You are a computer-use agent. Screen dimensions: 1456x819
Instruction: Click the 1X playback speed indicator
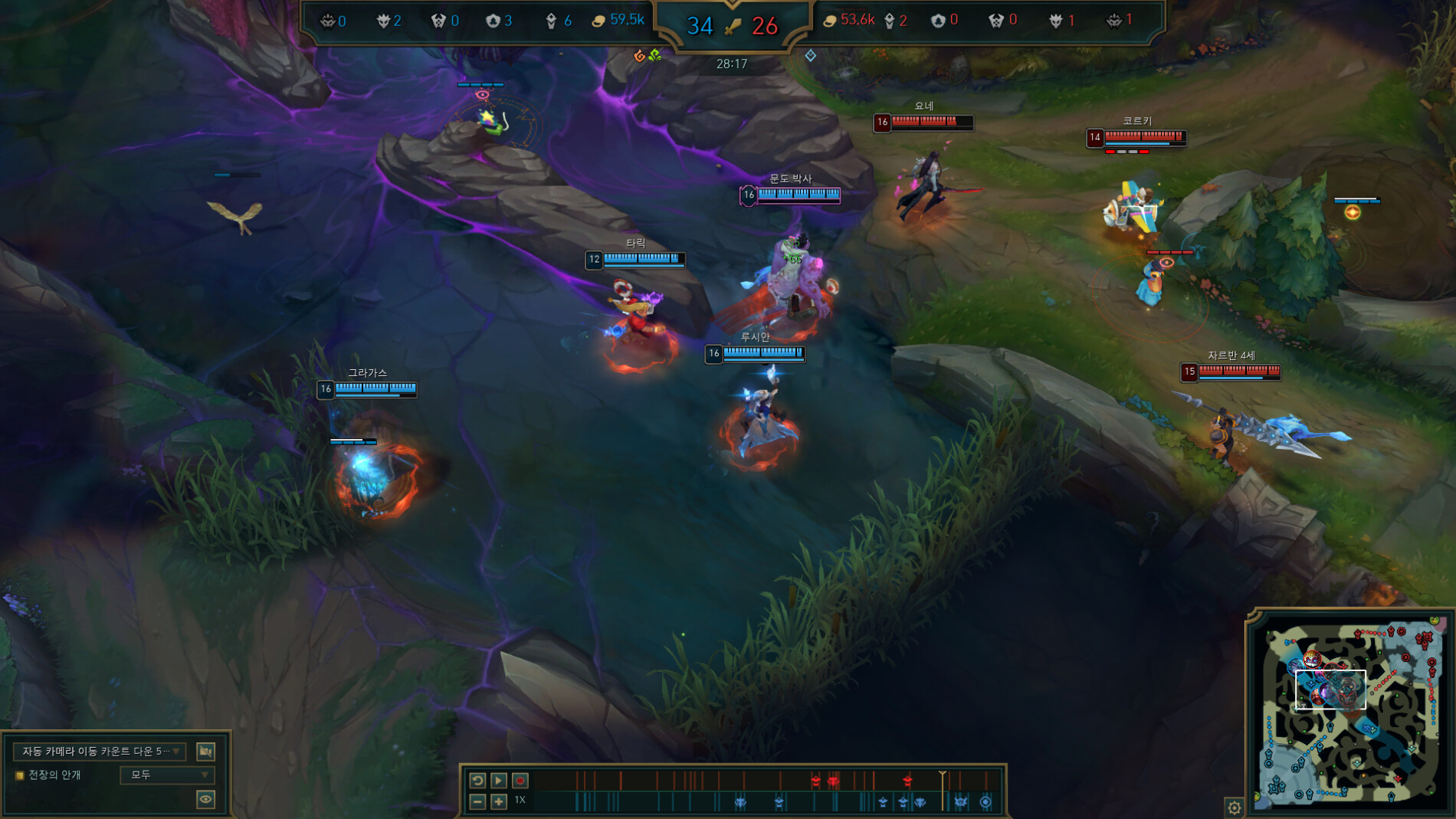(x=520, y=800)
